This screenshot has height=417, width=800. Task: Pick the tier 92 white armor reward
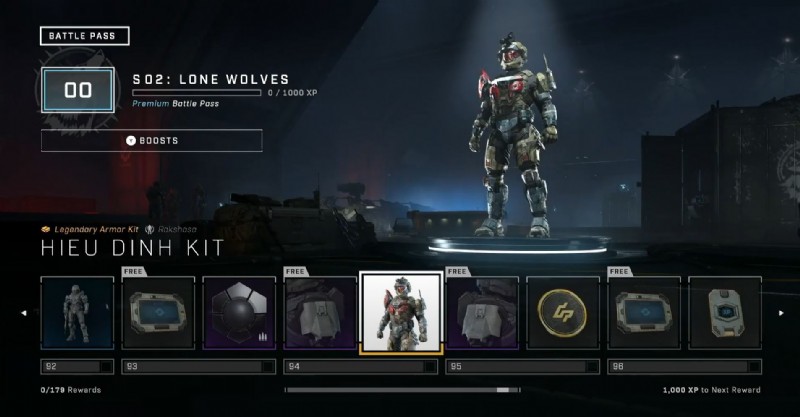tap(77, 313)
